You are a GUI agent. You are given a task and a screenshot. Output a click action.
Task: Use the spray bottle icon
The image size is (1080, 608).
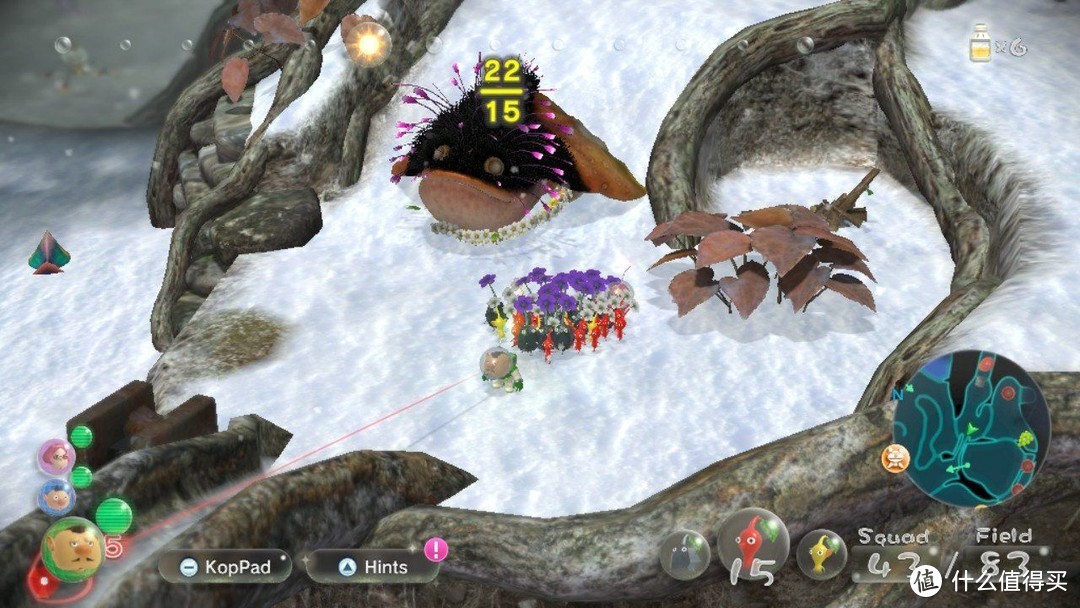(982, 45)
